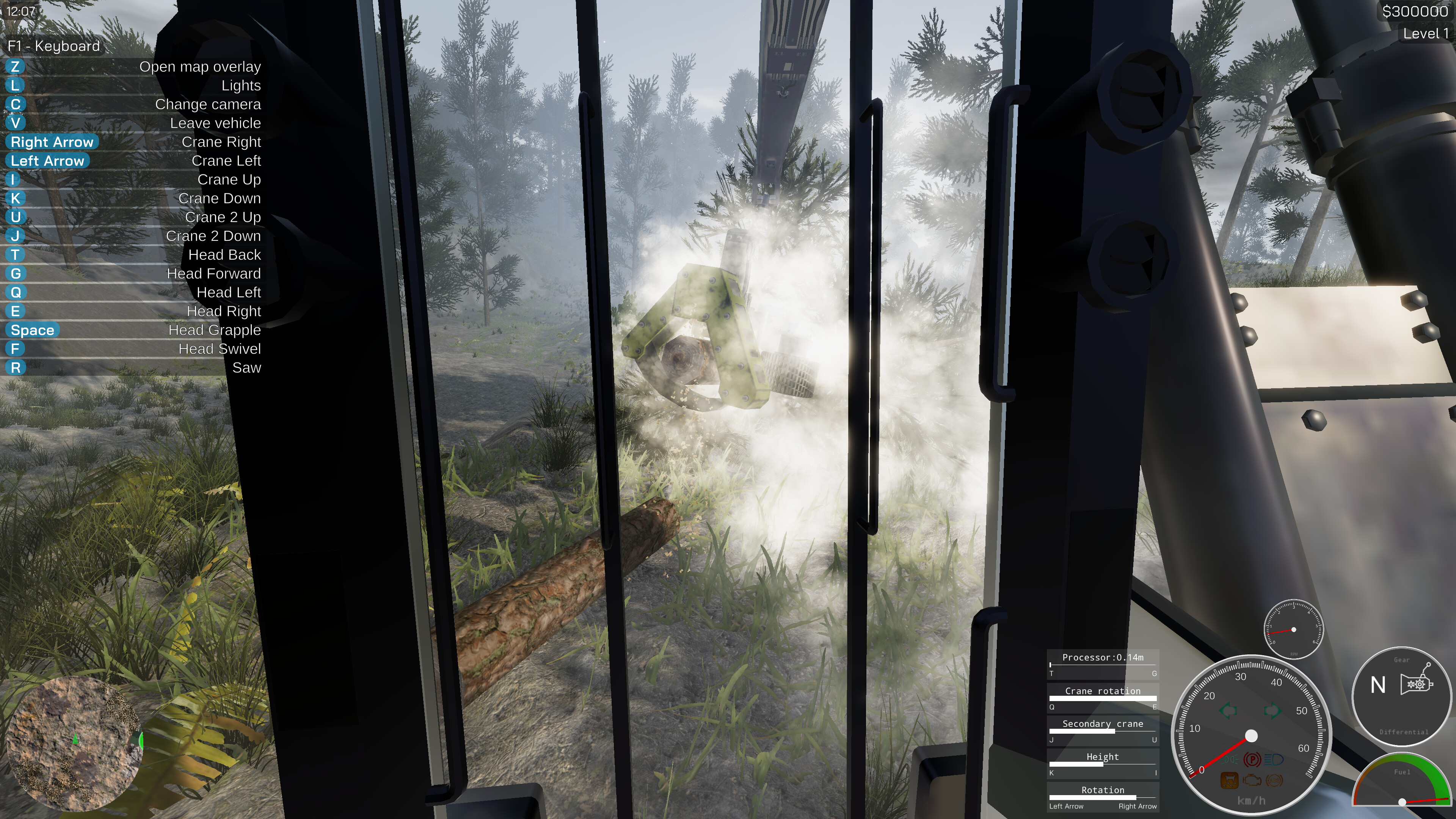The image size is (1456, 819).
Task: Click the check engine warning icon
Action: click(1252, 781)
